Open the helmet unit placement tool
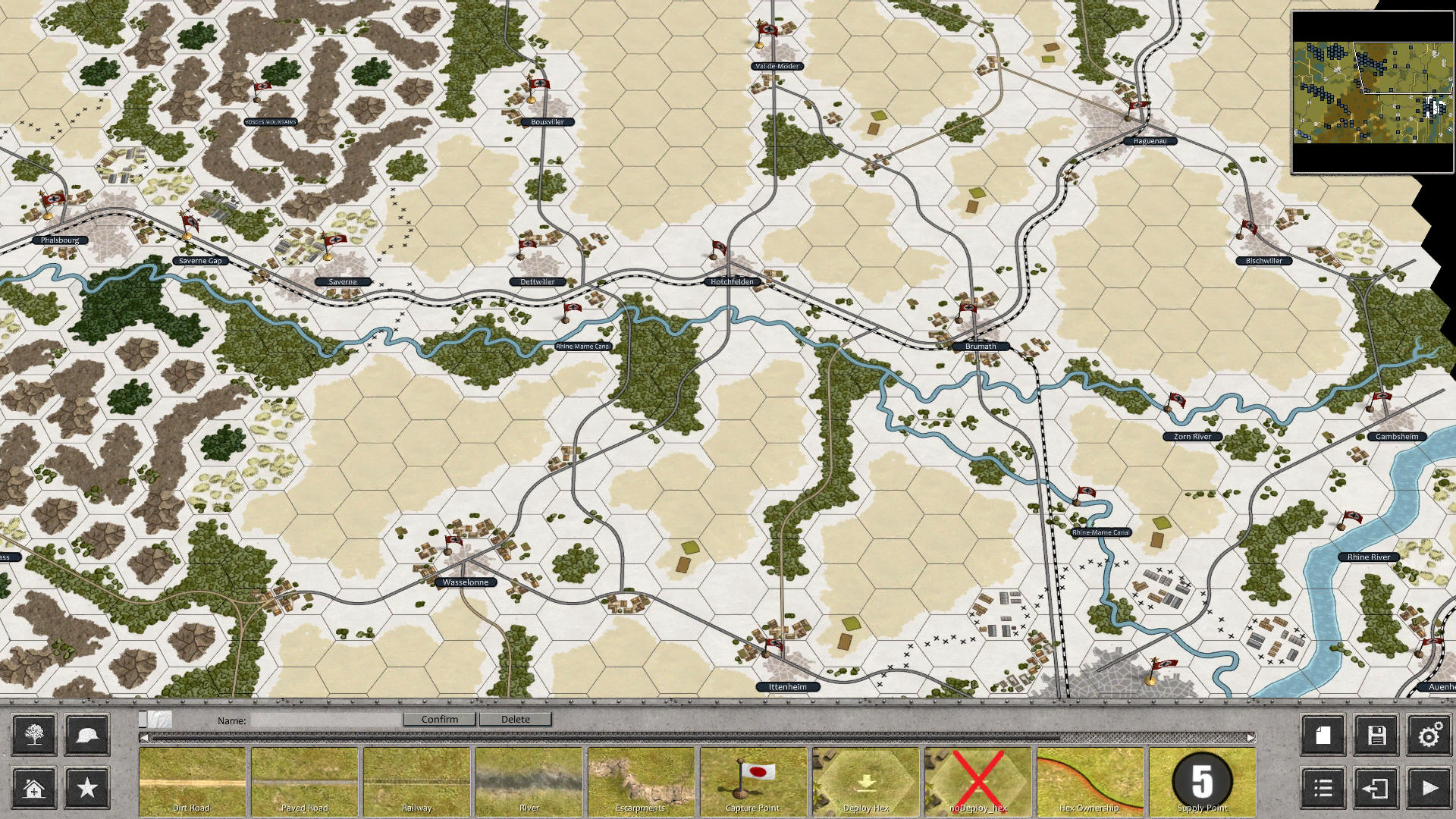The height and width of the screenshot is (819, 1456). click(x=86, y=734)
